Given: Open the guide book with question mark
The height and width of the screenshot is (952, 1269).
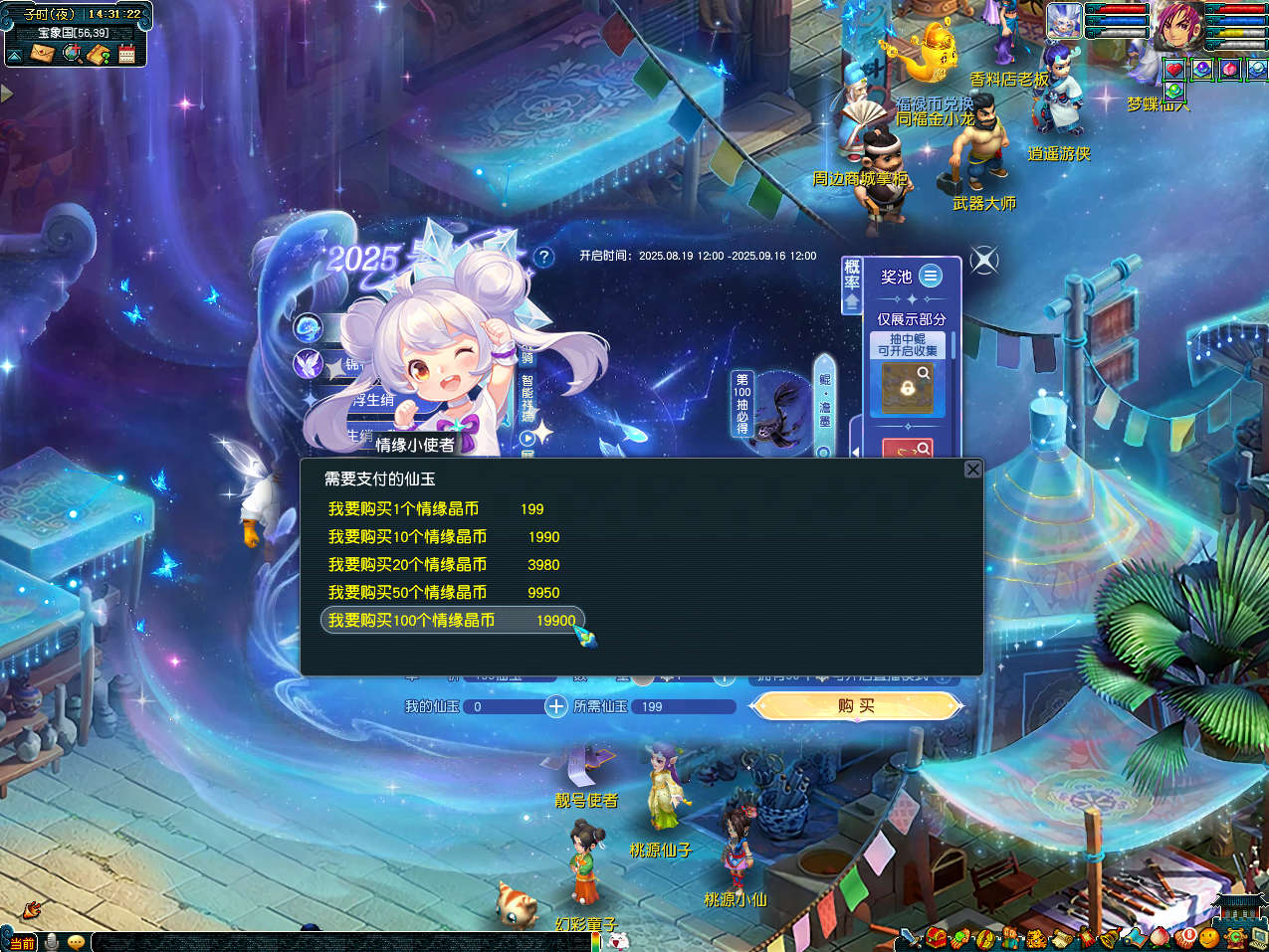Looking at the screenshot, I should [x=99, y=54].
